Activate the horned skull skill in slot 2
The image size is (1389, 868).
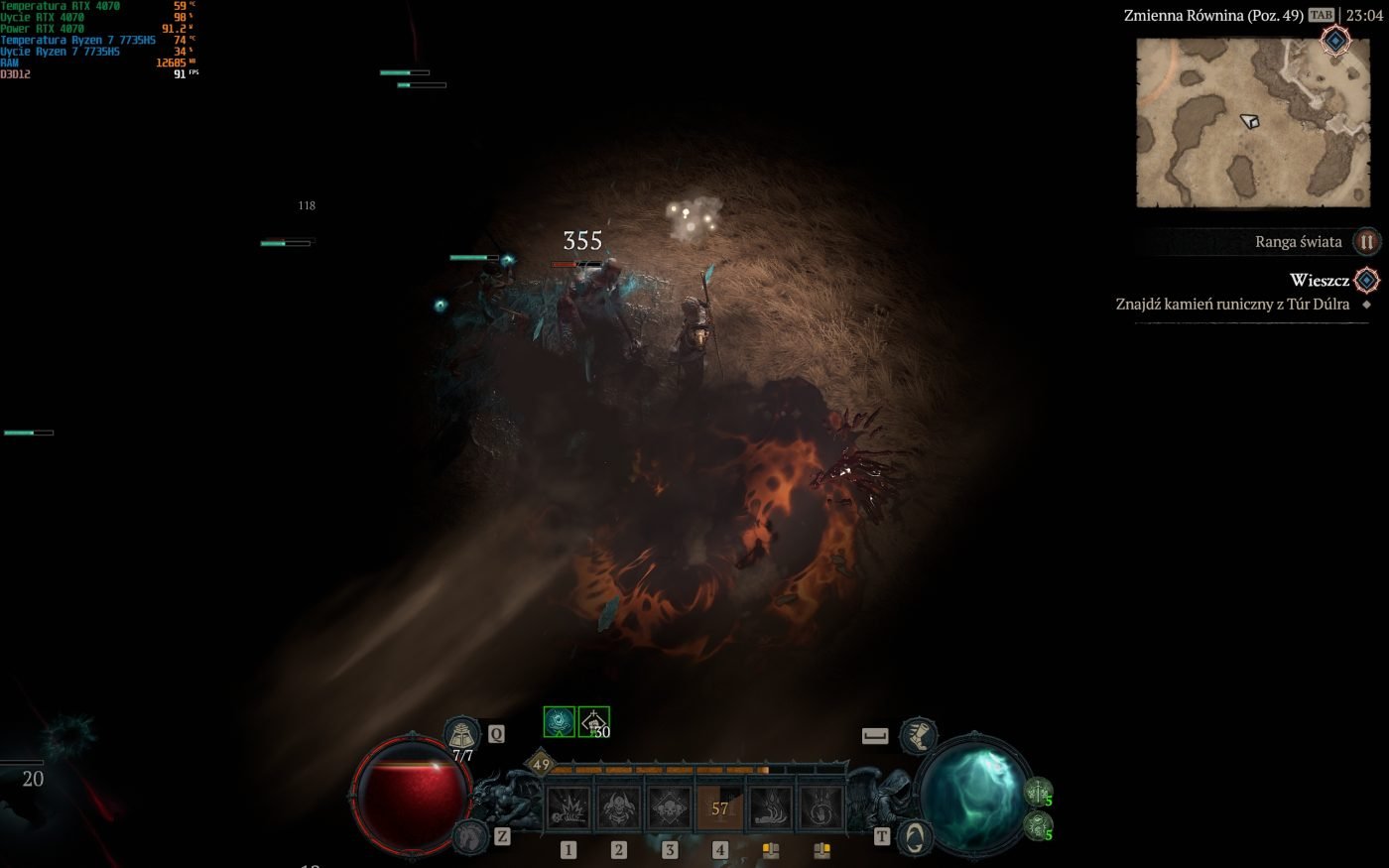(619, 807)
